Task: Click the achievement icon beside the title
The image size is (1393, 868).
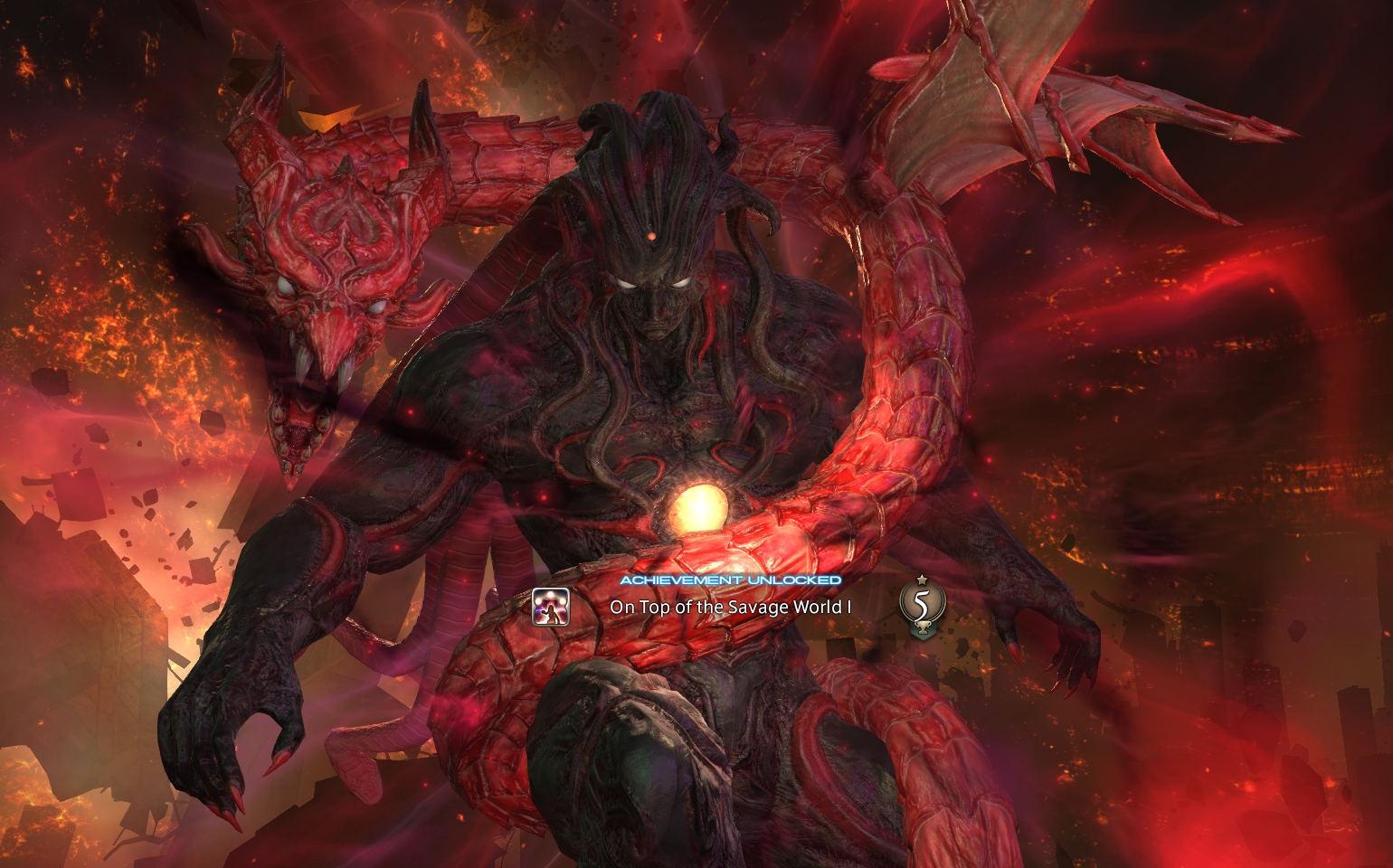Action: pos(551,607)
